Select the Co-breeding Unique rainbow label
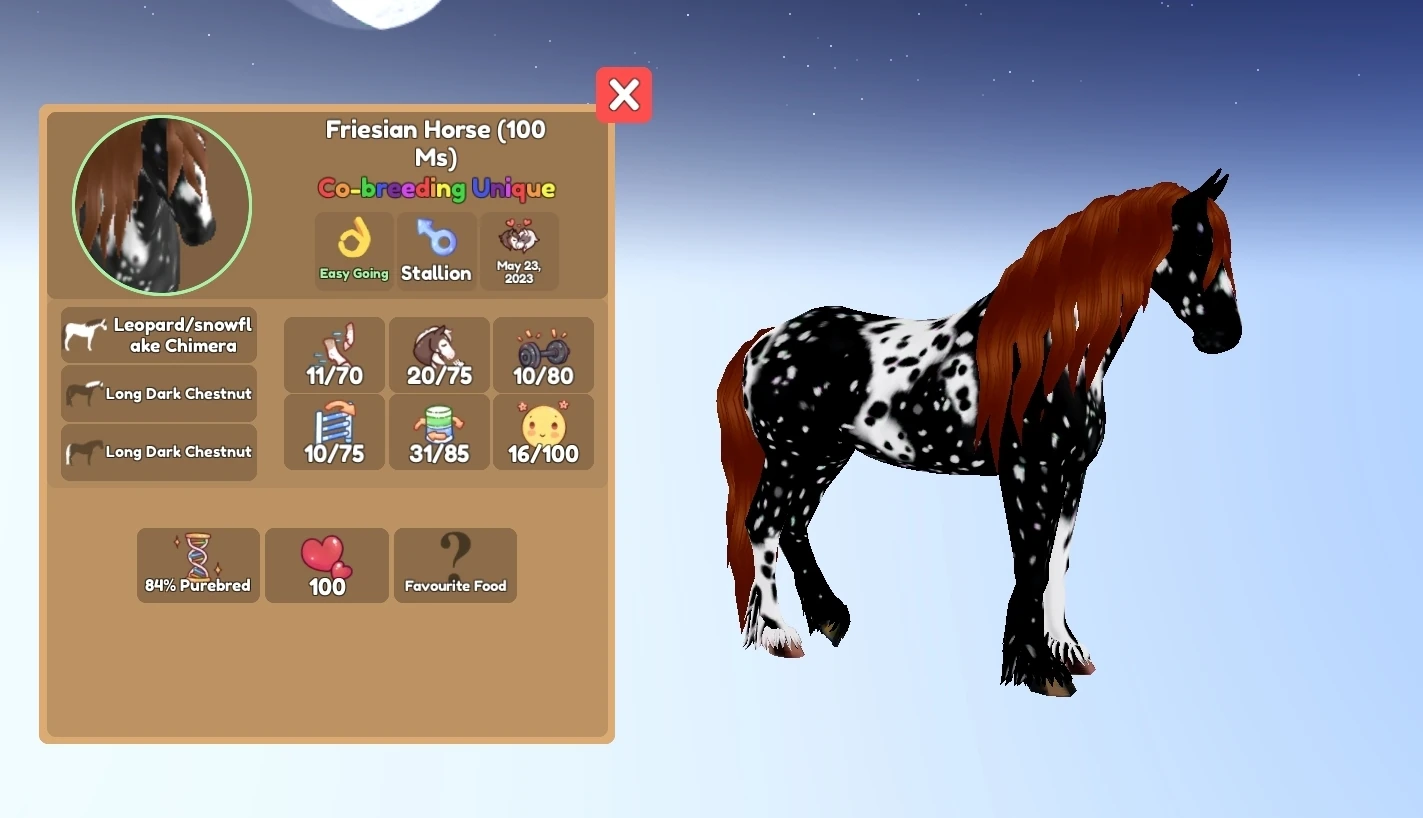1423x818 pixels. tap(435, 188)
